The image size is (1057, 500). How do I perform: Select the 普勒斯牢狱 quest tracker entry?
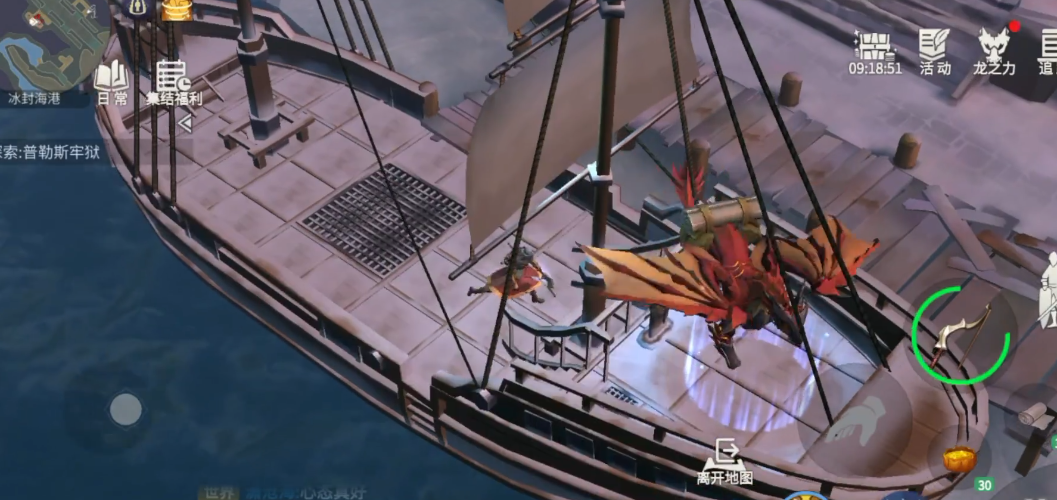pos(52,154)
